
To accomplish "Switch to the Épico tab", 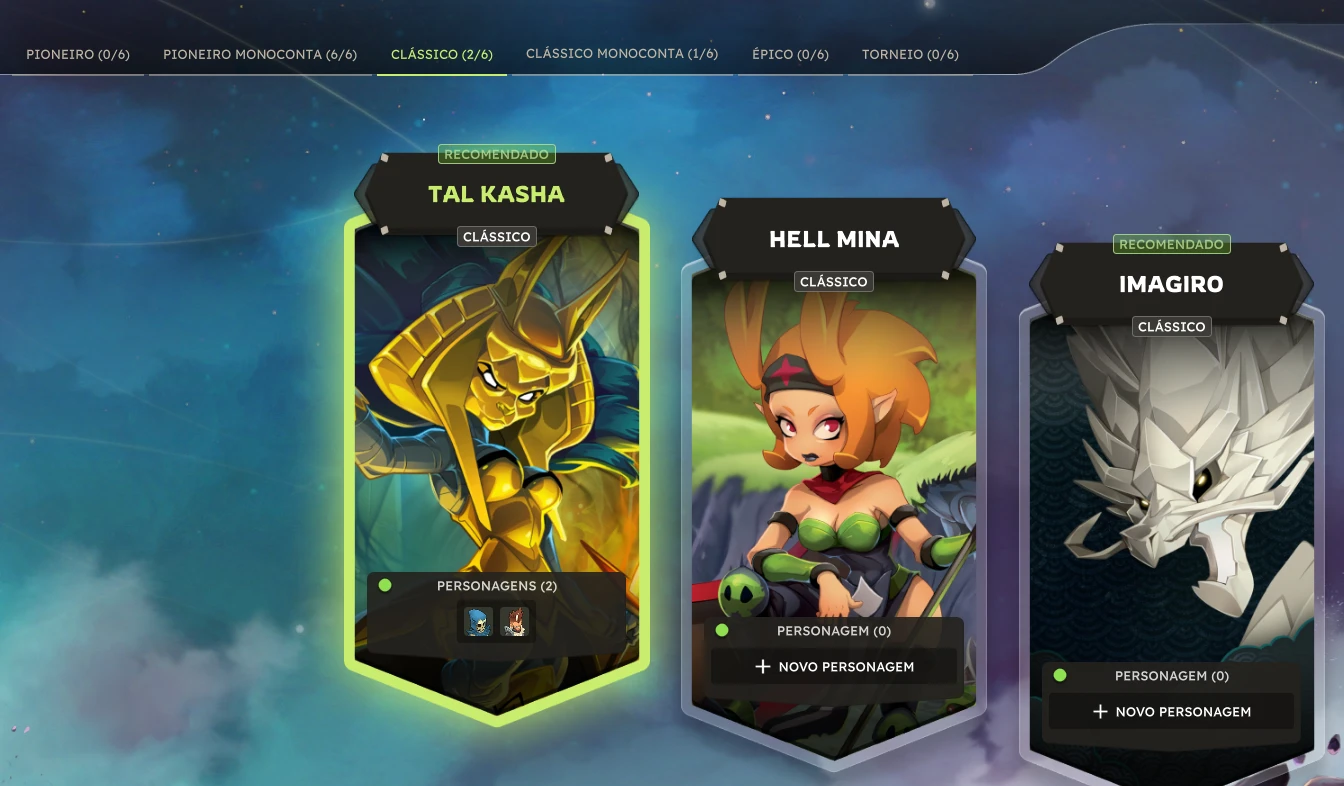I will click(x=790, y=54).
